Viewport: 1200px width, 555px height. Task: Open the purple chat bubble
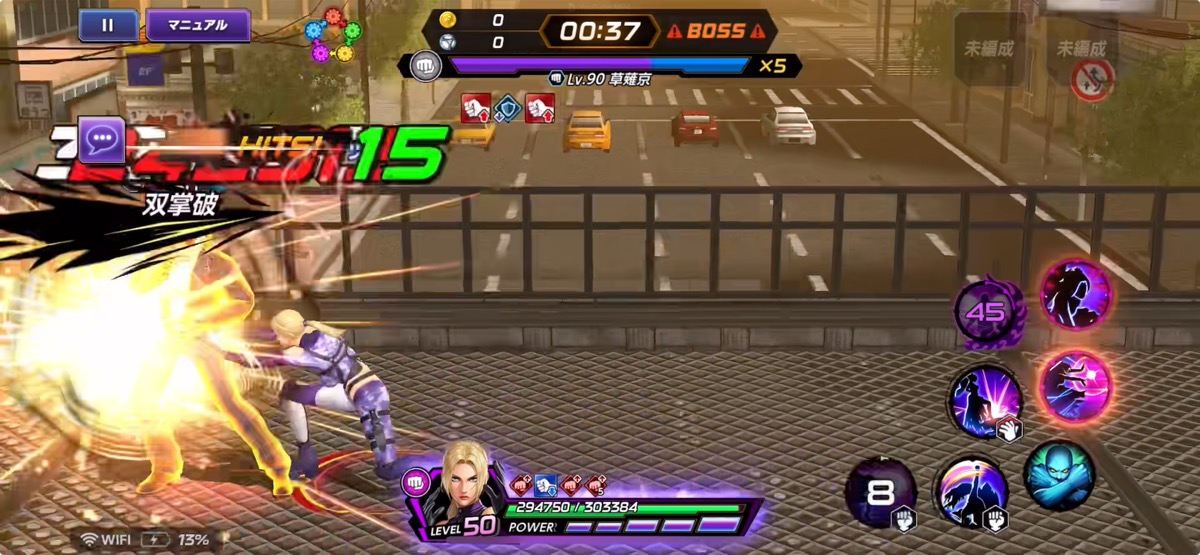103,144
